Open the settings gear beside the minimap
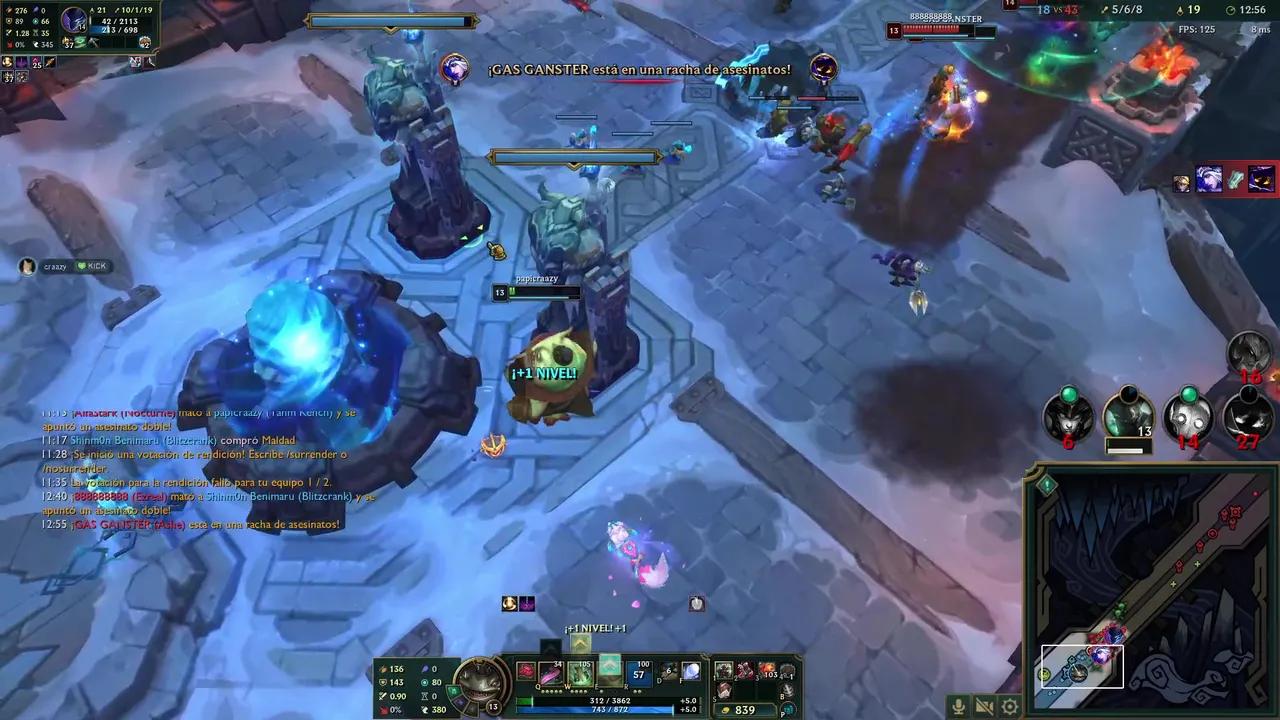Viewport: 1280px width, 720px height. pyautogui.click(x=1009, y=706)
